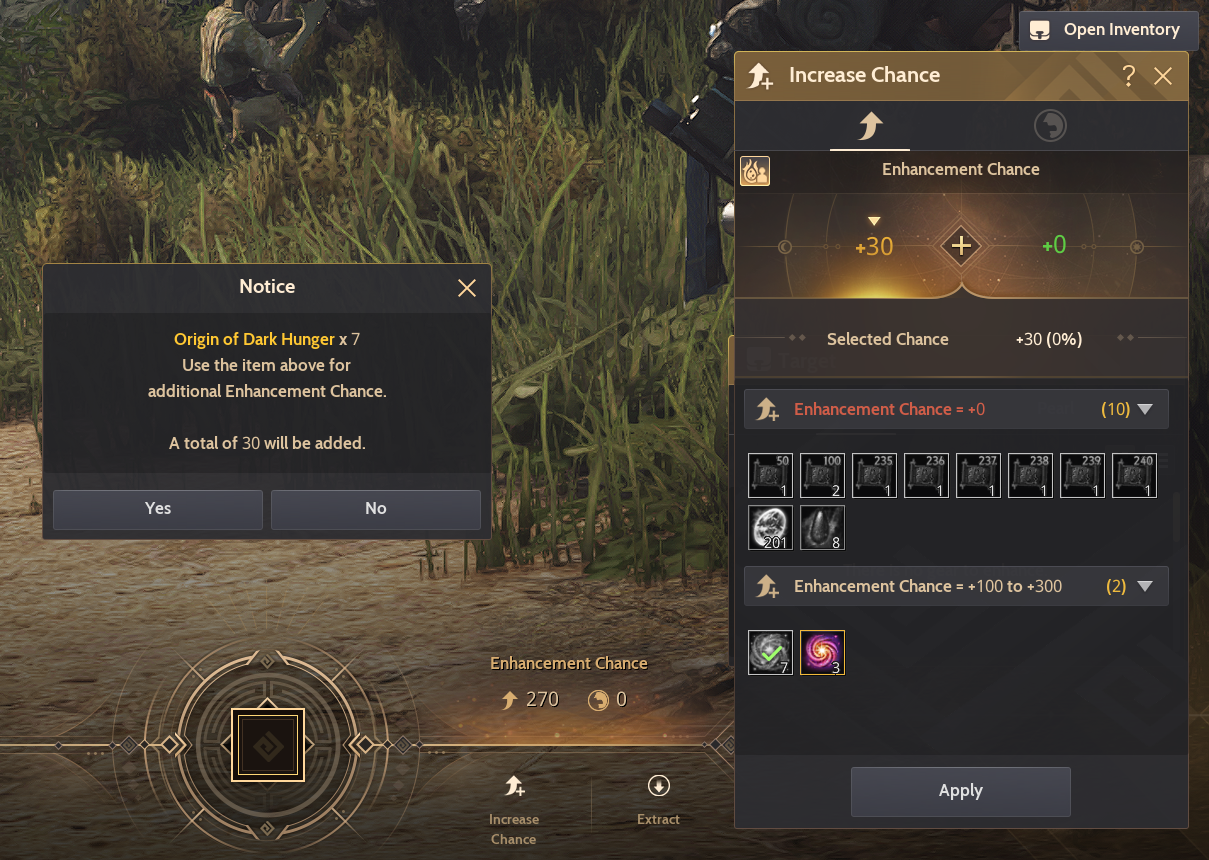Viewport: 1209px width, 860px height.
Task: Open the Extract function
Action: 658,799
